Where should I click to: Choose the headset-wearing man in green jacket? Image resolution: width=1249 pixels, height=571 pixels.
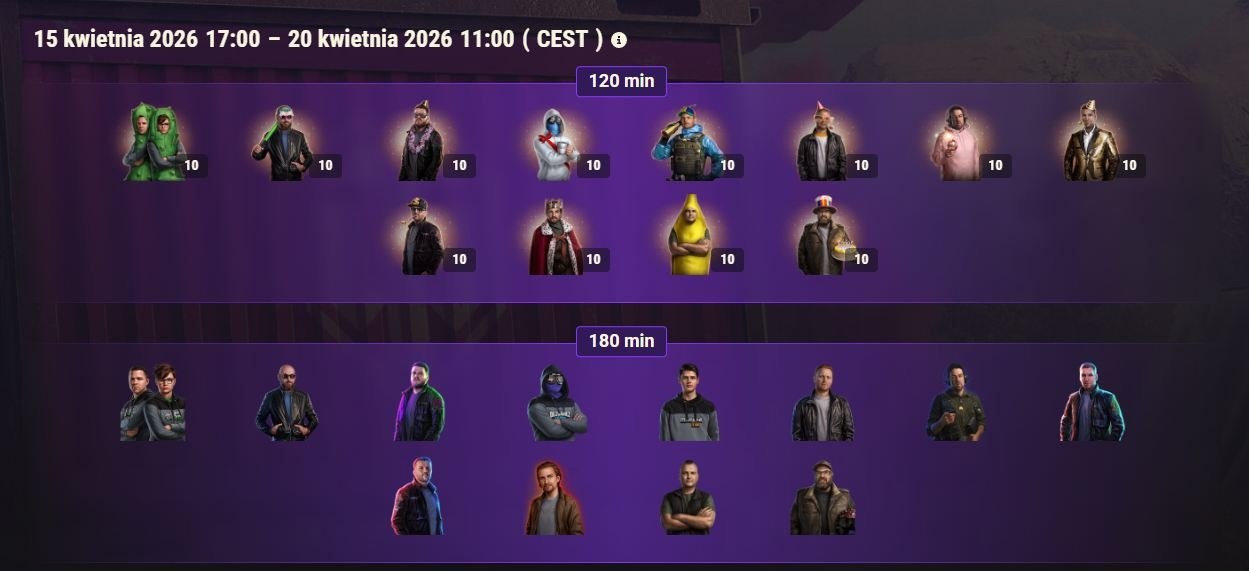click(x=956, y=403)
